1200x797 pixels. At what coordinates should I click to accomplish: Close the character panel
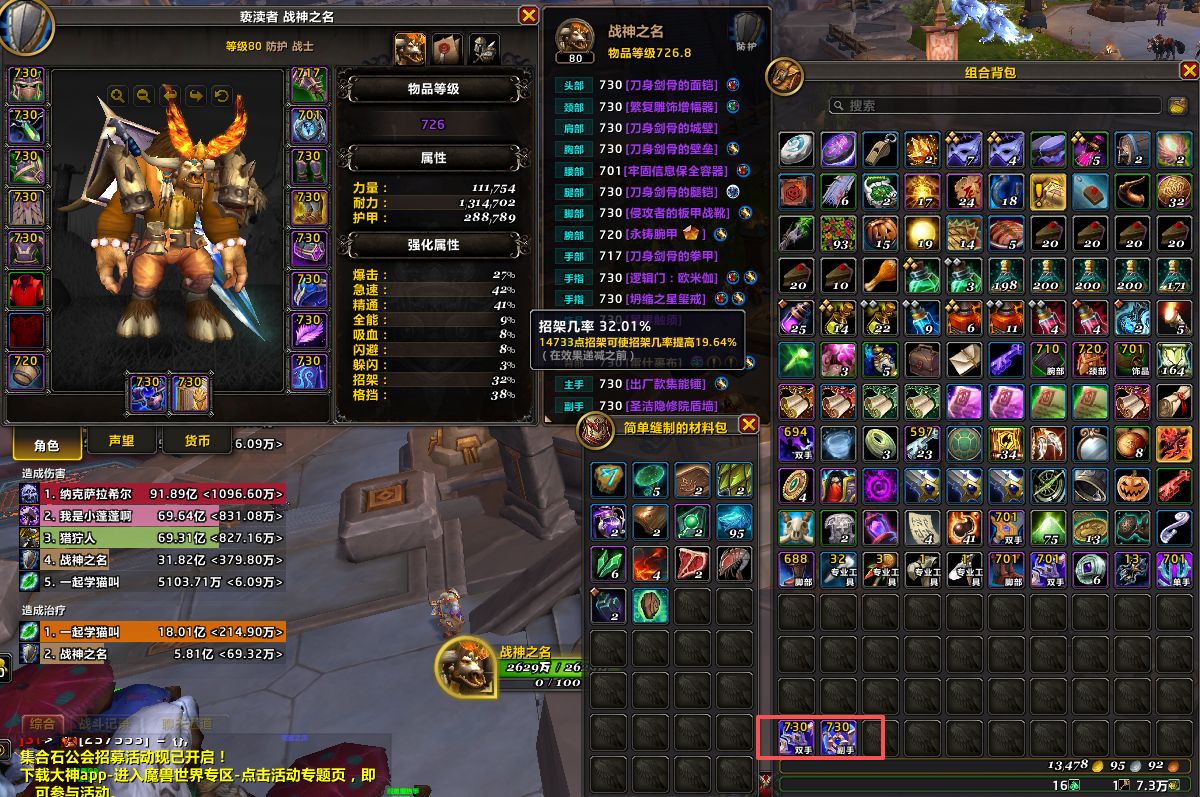coord(529,15)
